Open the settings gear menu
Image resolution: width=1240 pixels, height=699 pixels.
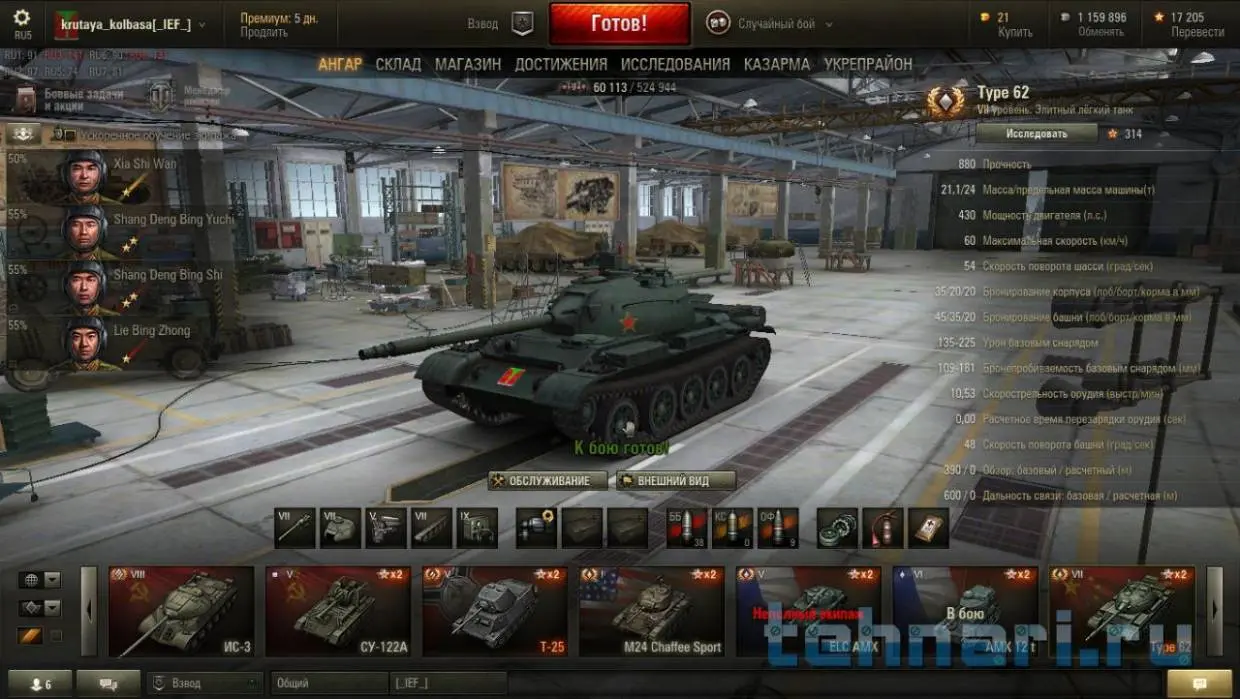[22, 18]
